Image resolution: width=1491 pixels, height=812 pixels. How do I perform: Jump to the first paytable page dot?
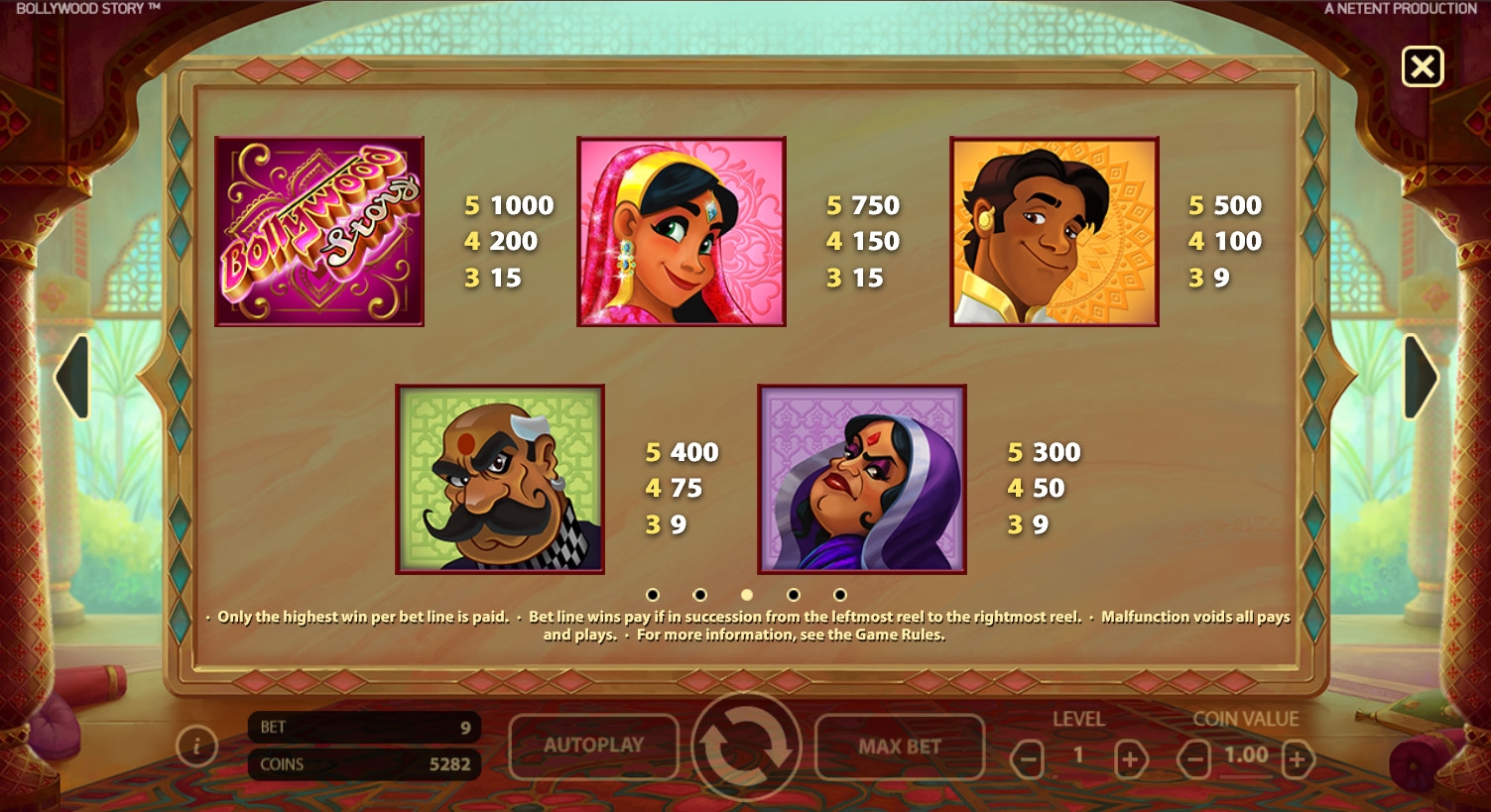tap(653, 595)
